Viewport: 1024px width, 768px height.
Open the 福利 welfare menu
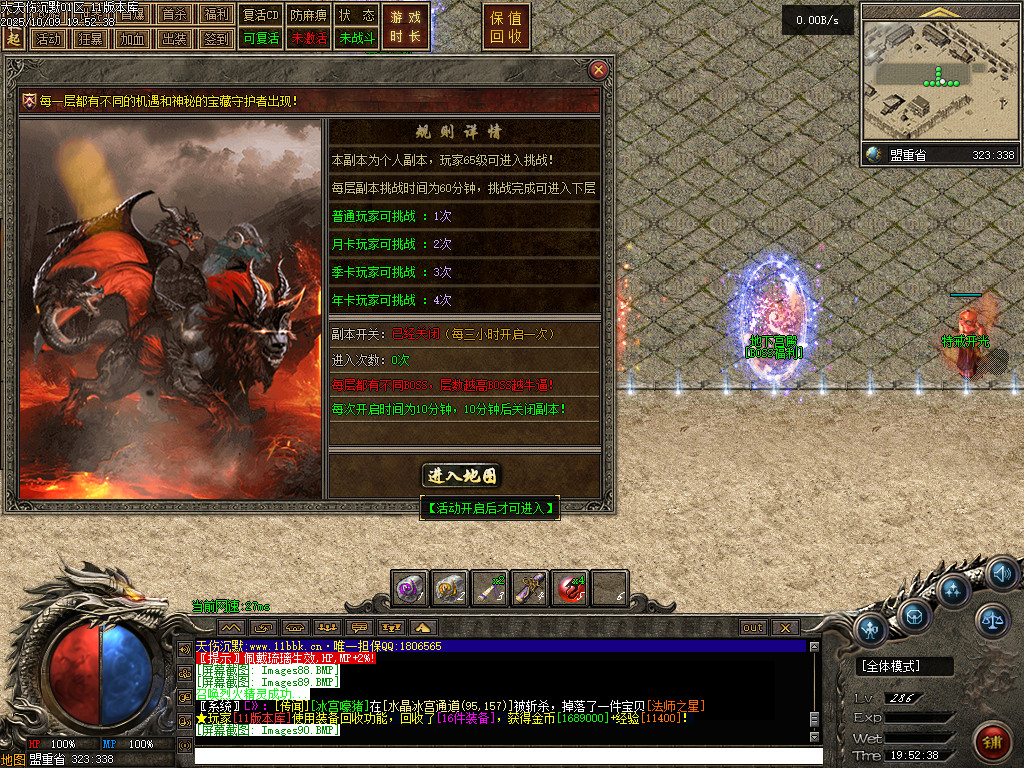[x=216, y=15]
